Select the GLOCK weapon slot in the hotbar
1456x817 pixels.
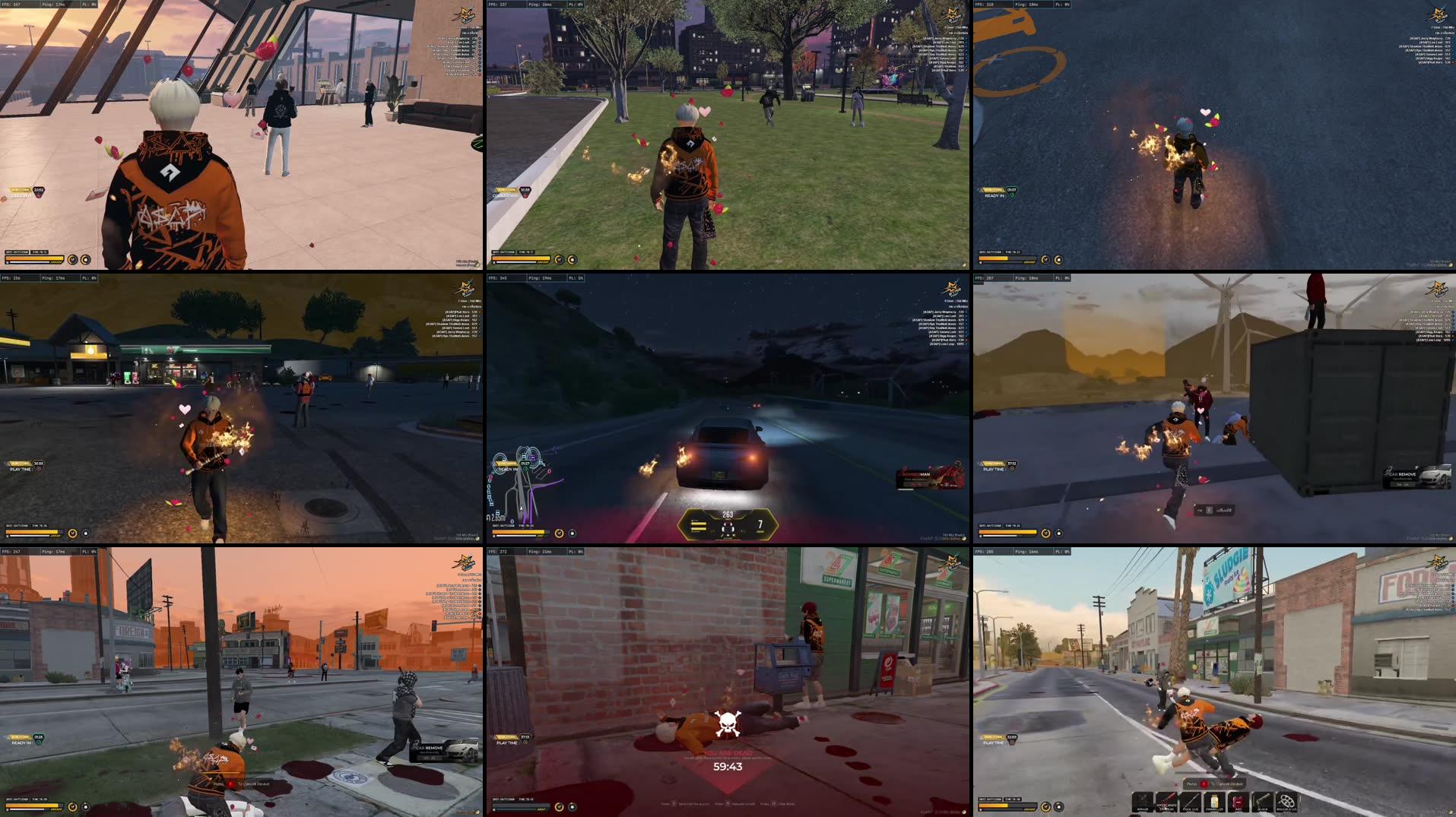tap(1262, 802)
